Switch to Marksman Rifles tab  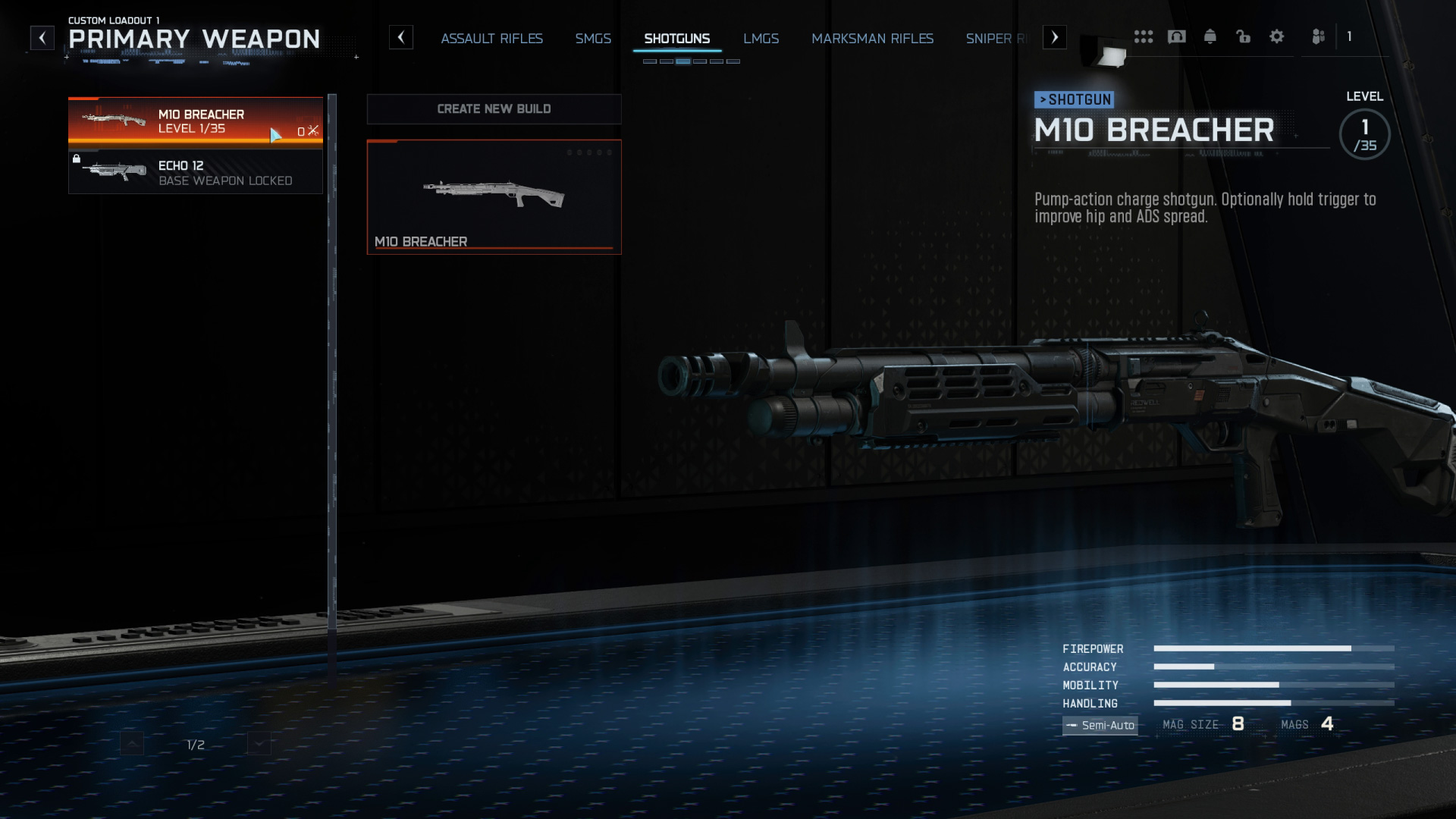pos(872,39)
